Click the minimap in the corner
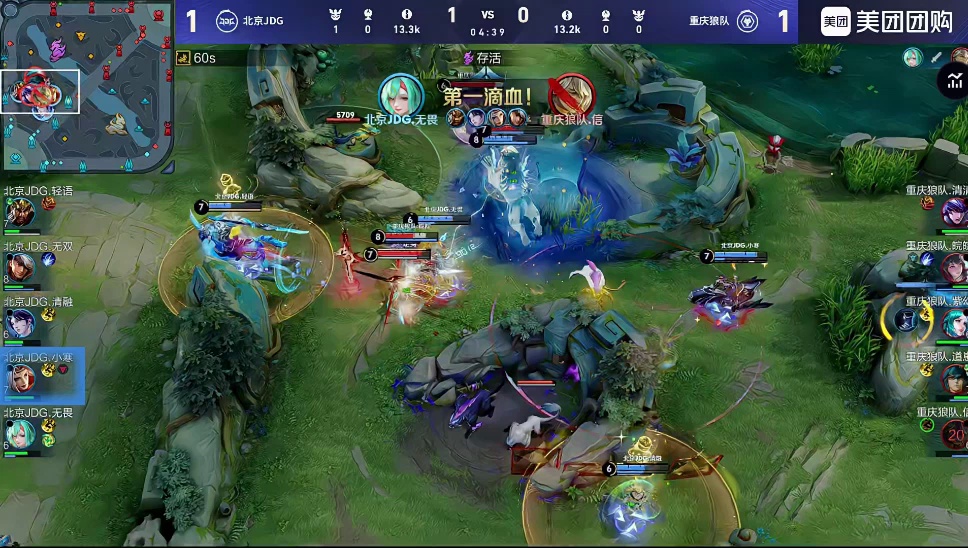Screen dimensions: 968x548 pyautogui.click(x=87, y=88)
